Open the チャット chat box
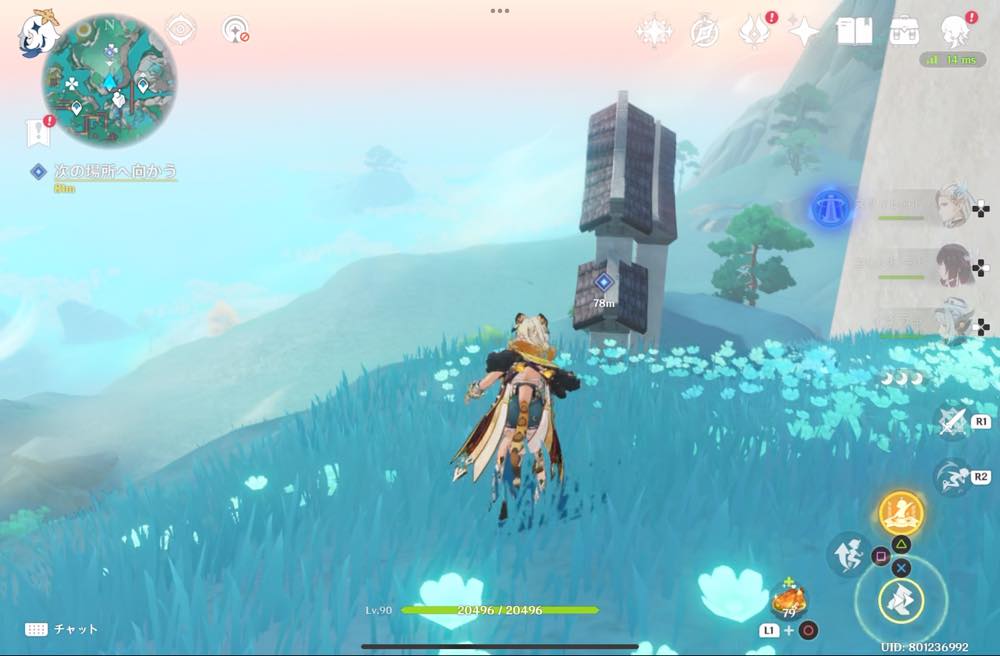 pos(62,629)
